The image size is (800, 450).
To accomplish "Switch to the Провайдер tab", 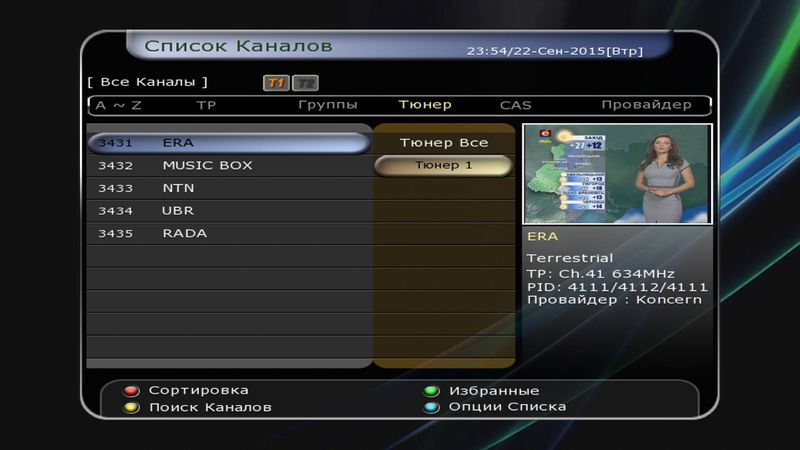I will point(646,105).
